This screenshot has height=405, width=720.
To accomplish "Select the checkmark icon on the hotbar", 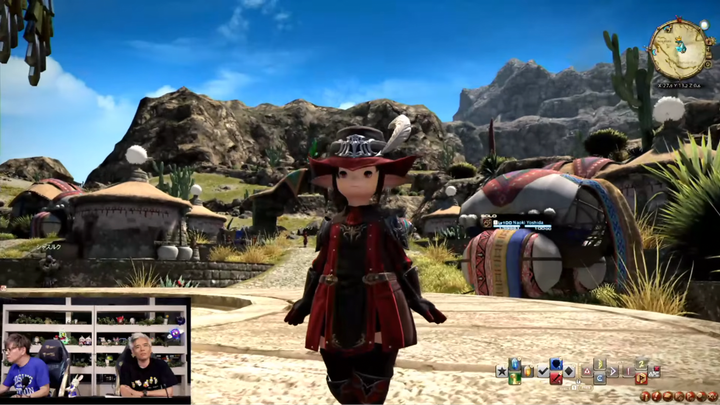I will tap(543, 371).
